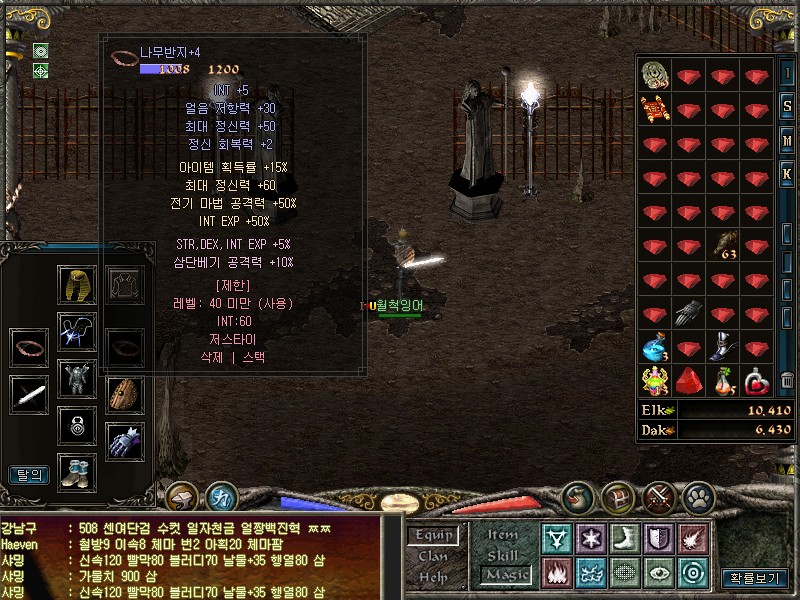Switch to the Item tab
Screen dimensions: 800x600
[x=503, y=535]
